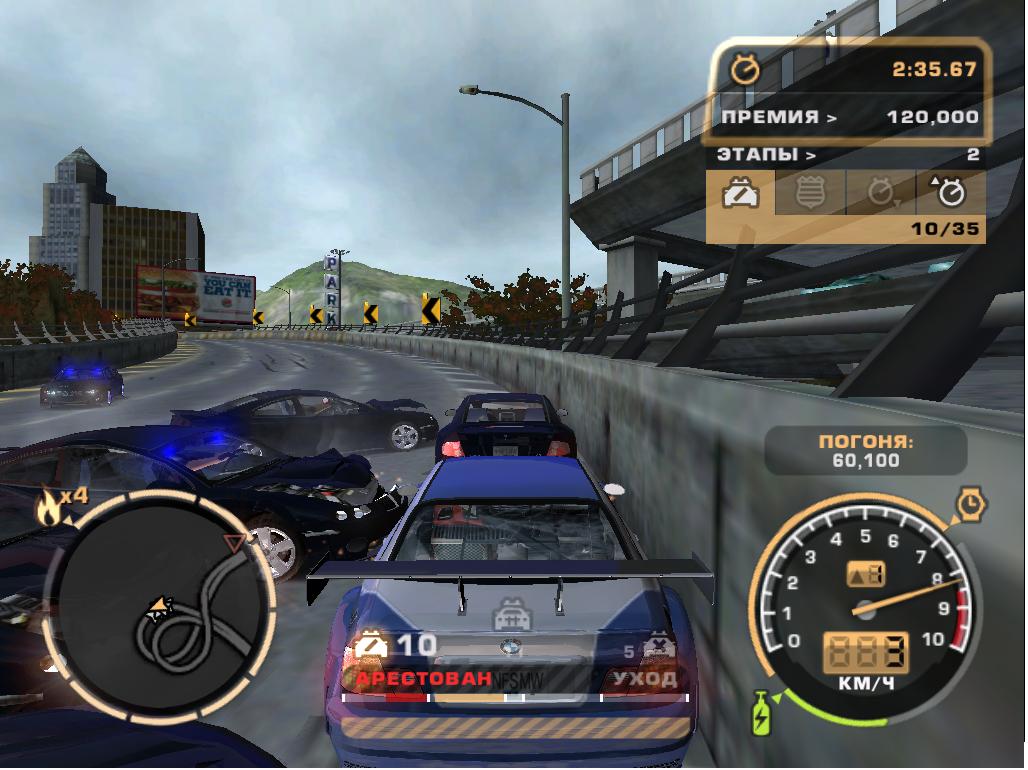
Task: Click the player arrow marker on minimap
Action: pos(158,606)
